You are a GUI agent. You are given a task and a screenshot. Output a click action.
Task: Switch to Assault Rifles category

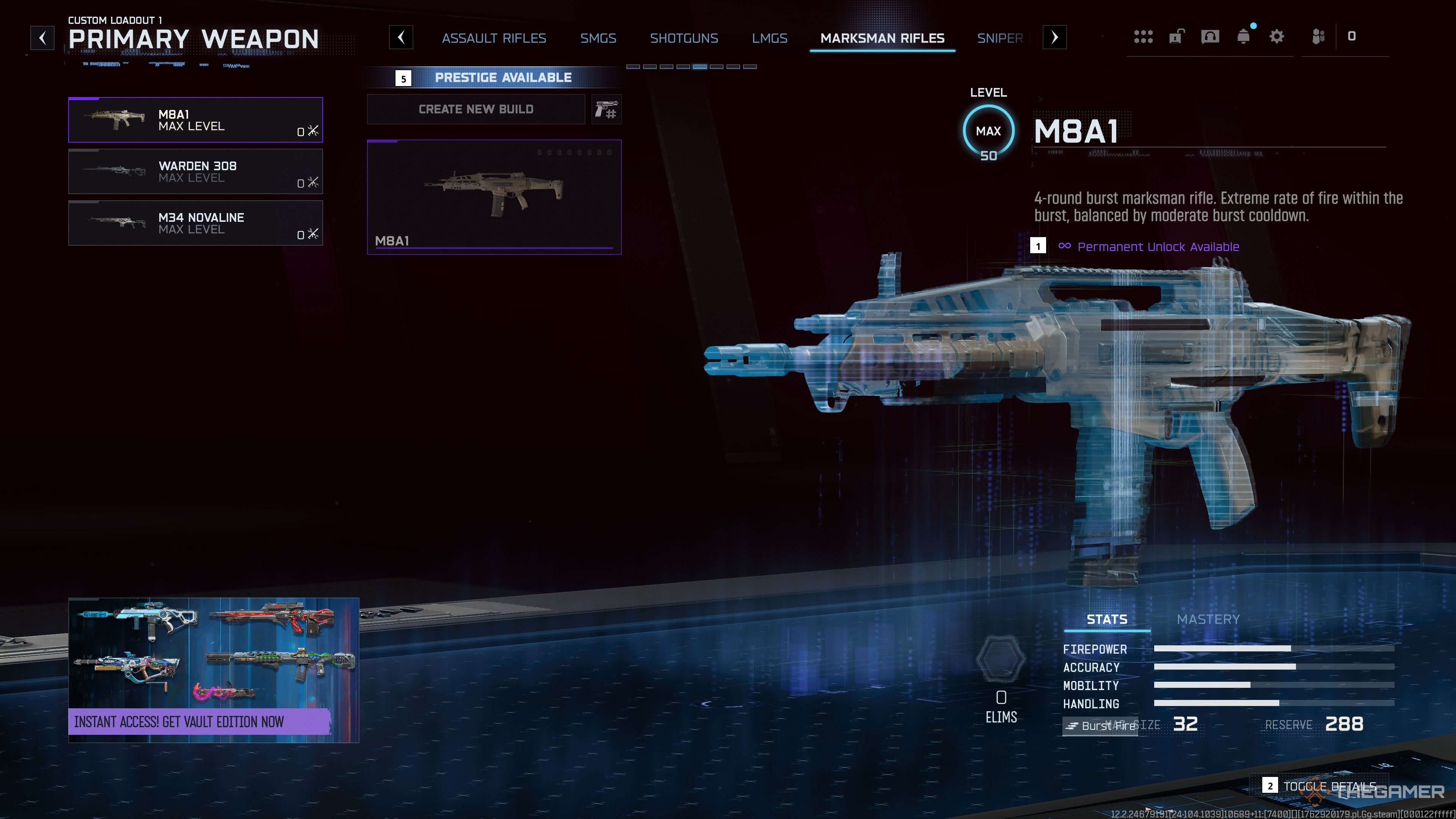point(493,38)
